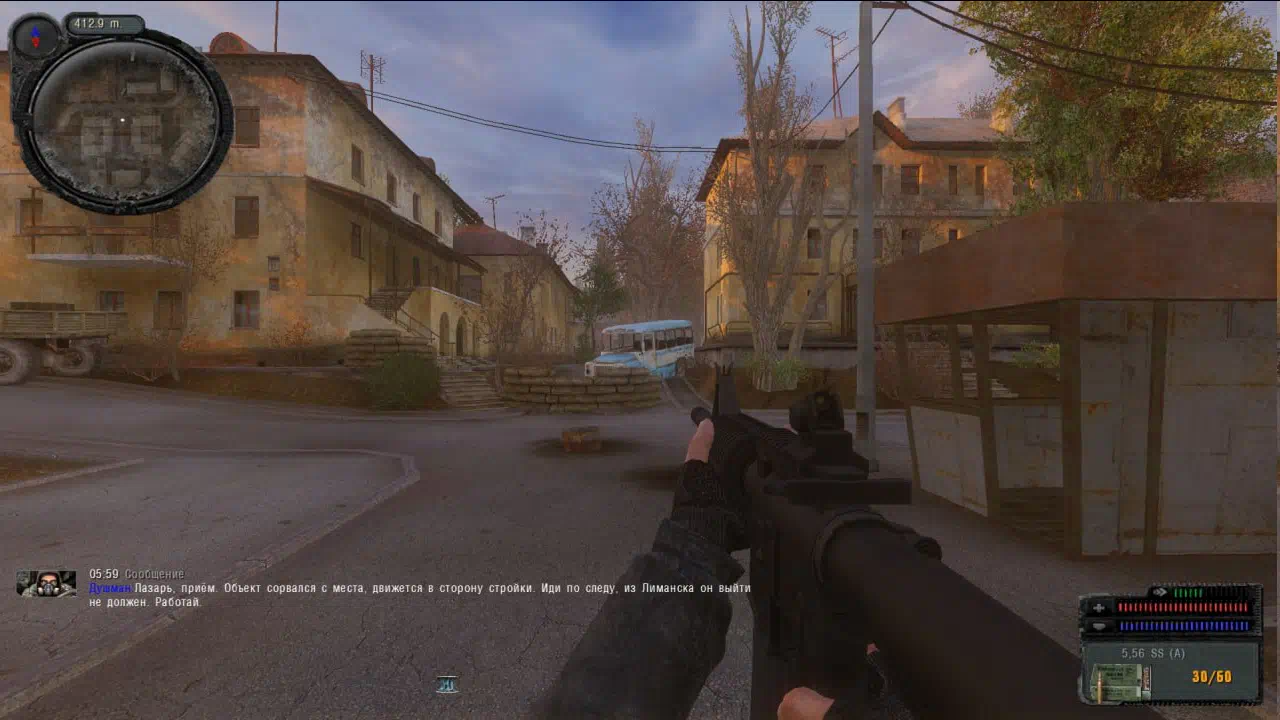Select the message sender's masked portrait
The height and width of the screenshot is (720, 1280).
[x=46, y=583]
